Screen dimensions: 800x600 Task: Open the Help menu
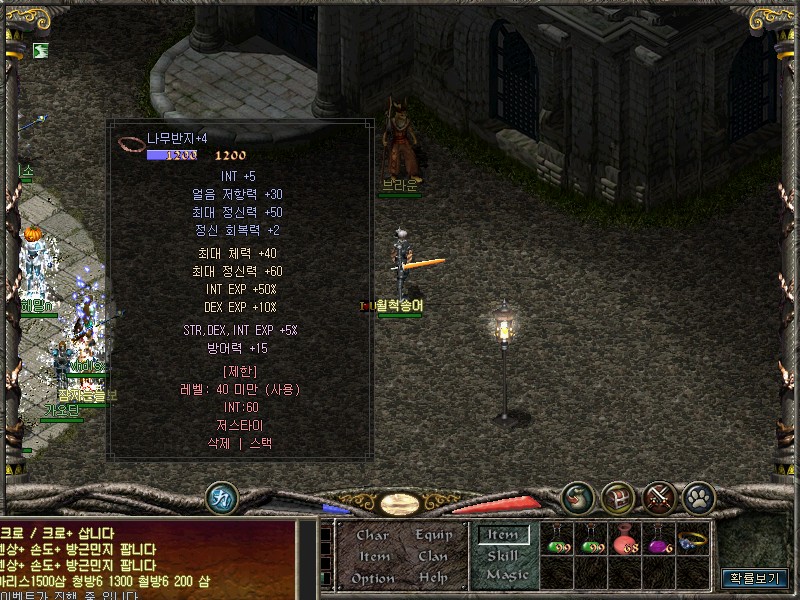(x=433, y=578)
